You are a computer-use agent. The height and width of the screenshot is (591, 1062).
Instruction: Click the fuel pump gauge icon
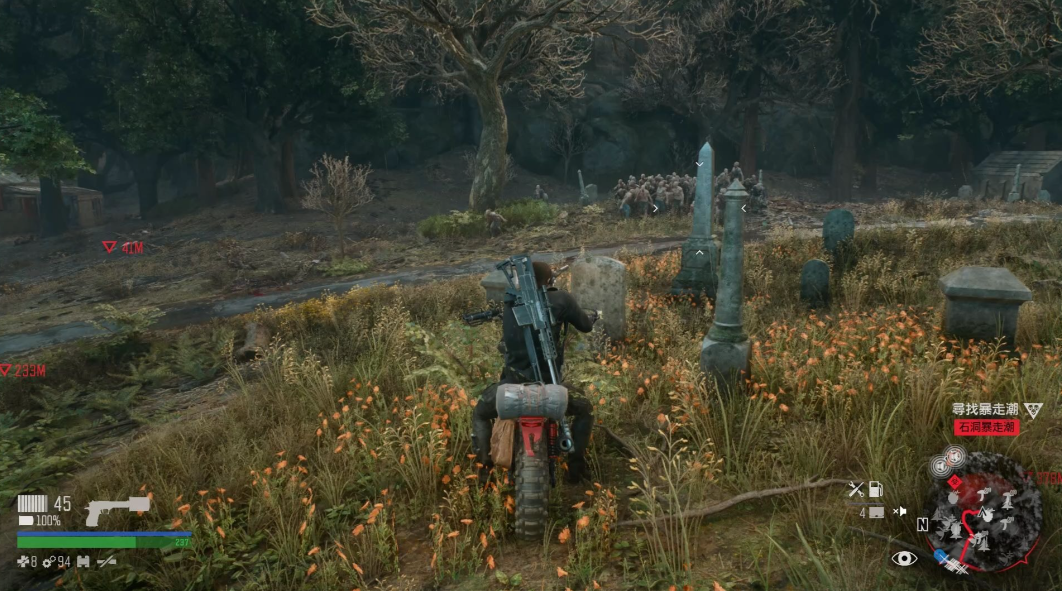[877, 489]
